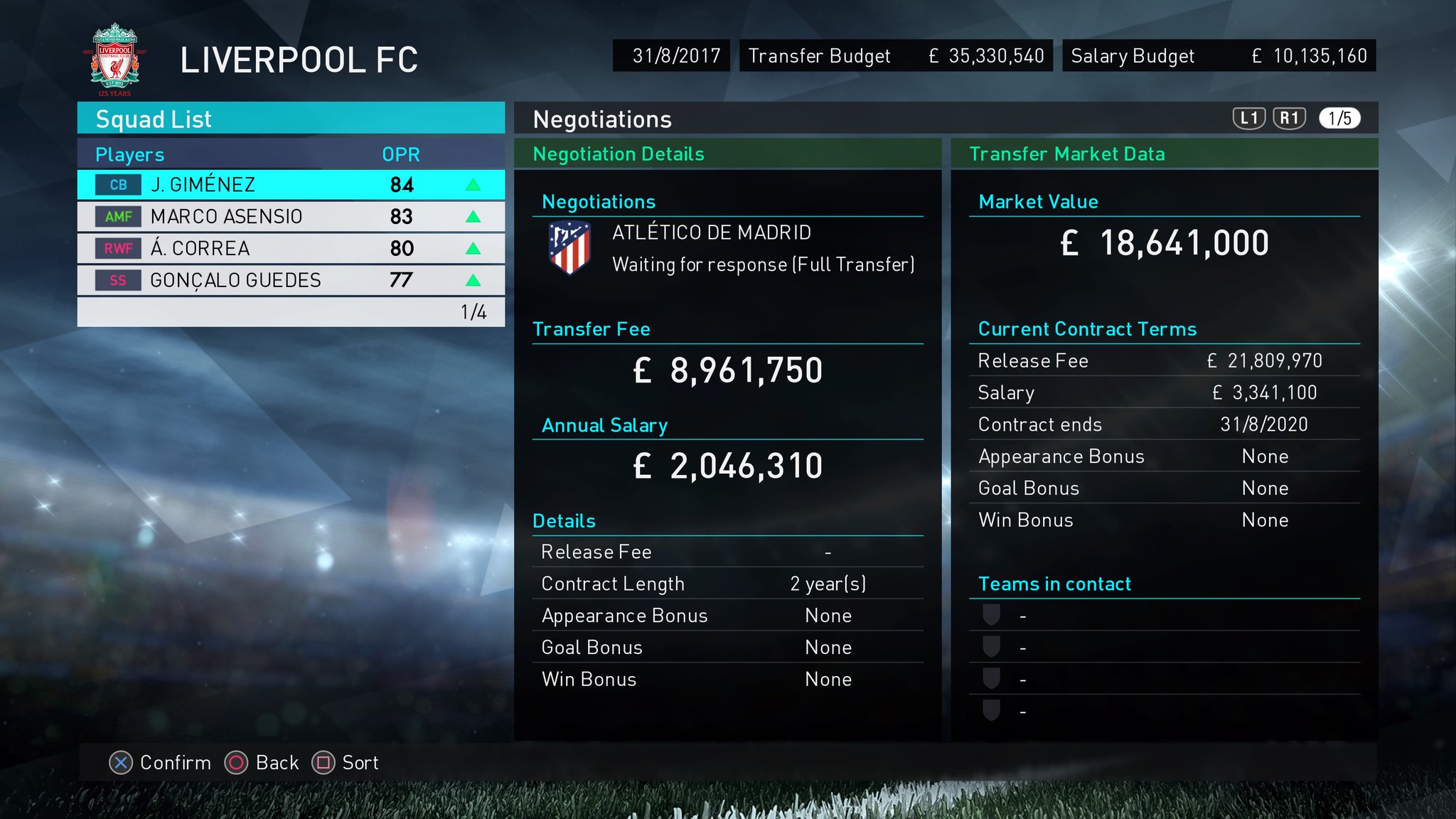
Task: Pick Á. Correa from the squad list
Action: [290, 248]
